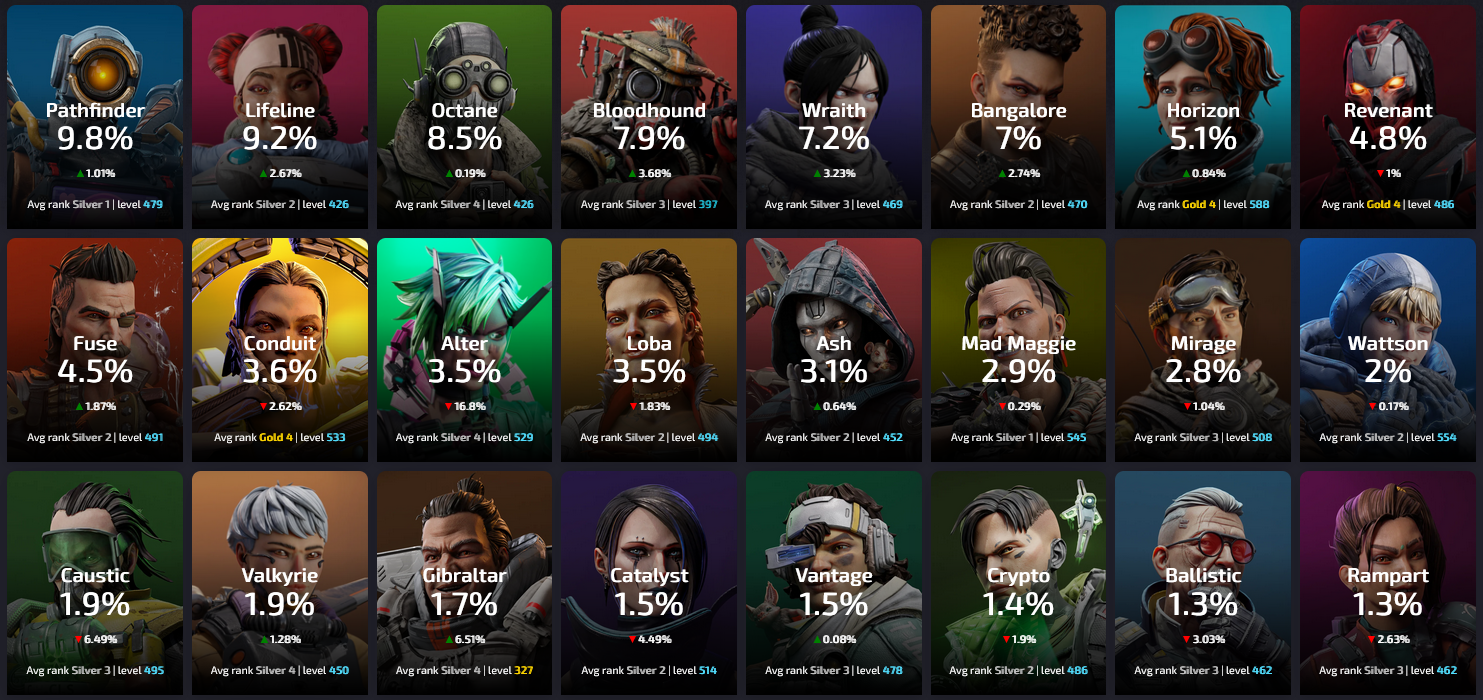Open the Lifeline pick rate card
This screenshot has height=700, width=1483.
(x=280, y=118)
